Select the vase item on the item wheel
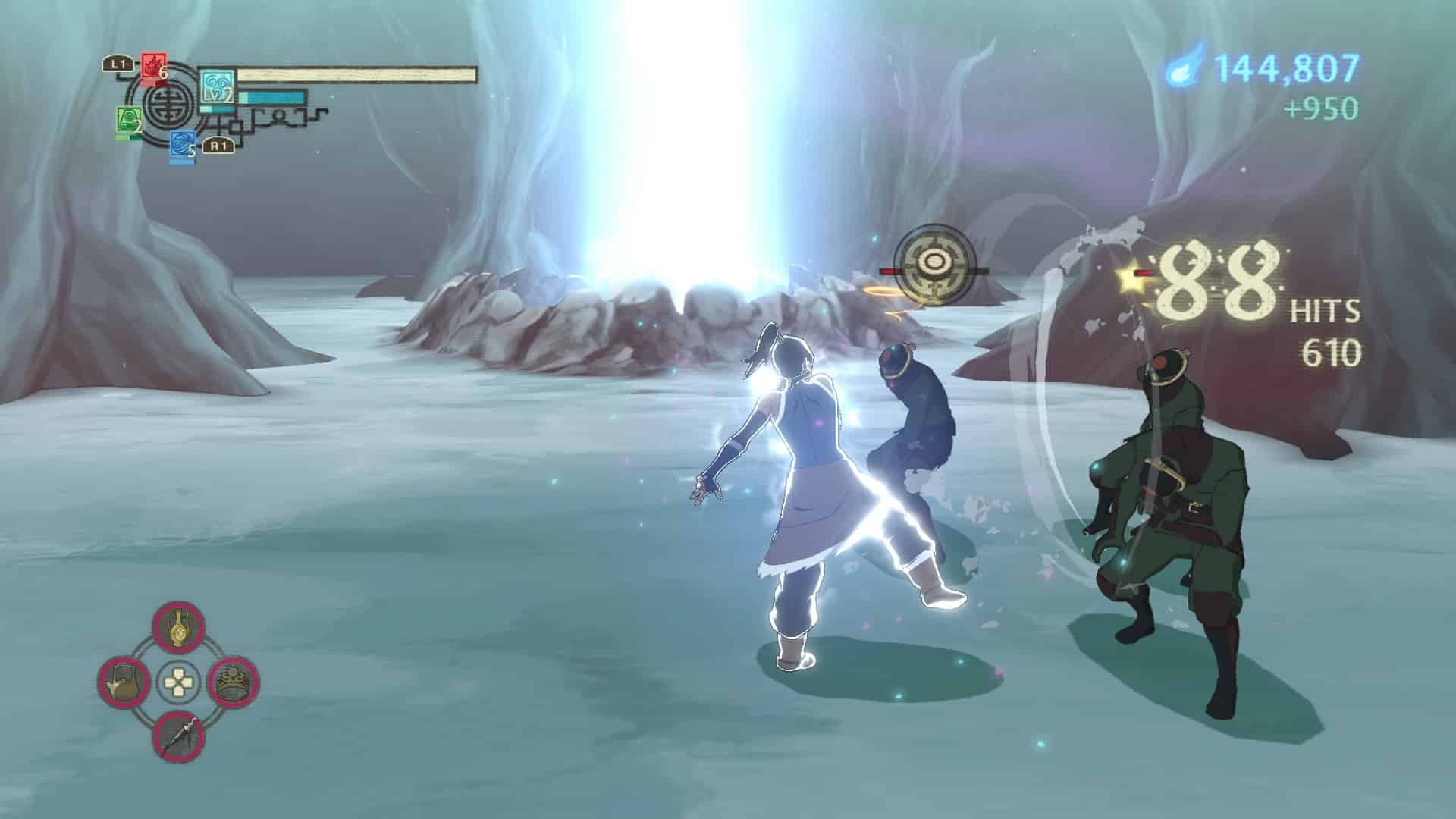The width and height of the screenshot is (1456, 819). pos(177,628)
